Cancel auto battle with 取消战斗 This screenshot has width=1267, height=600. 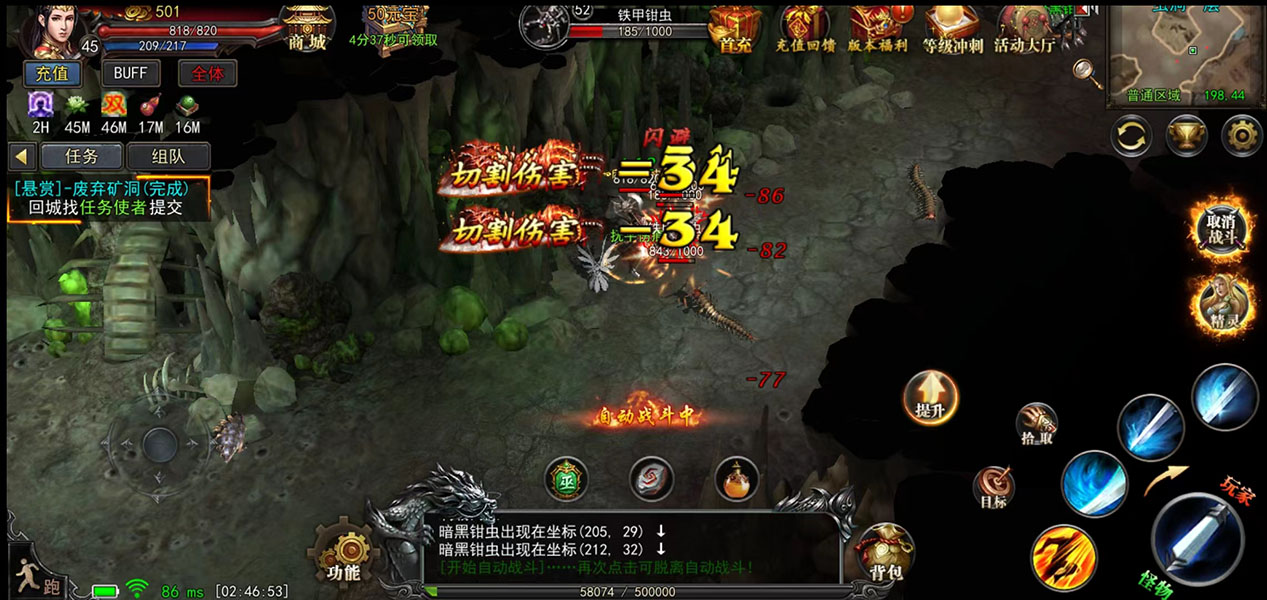pyautogui.click(x=1222, y=226)
